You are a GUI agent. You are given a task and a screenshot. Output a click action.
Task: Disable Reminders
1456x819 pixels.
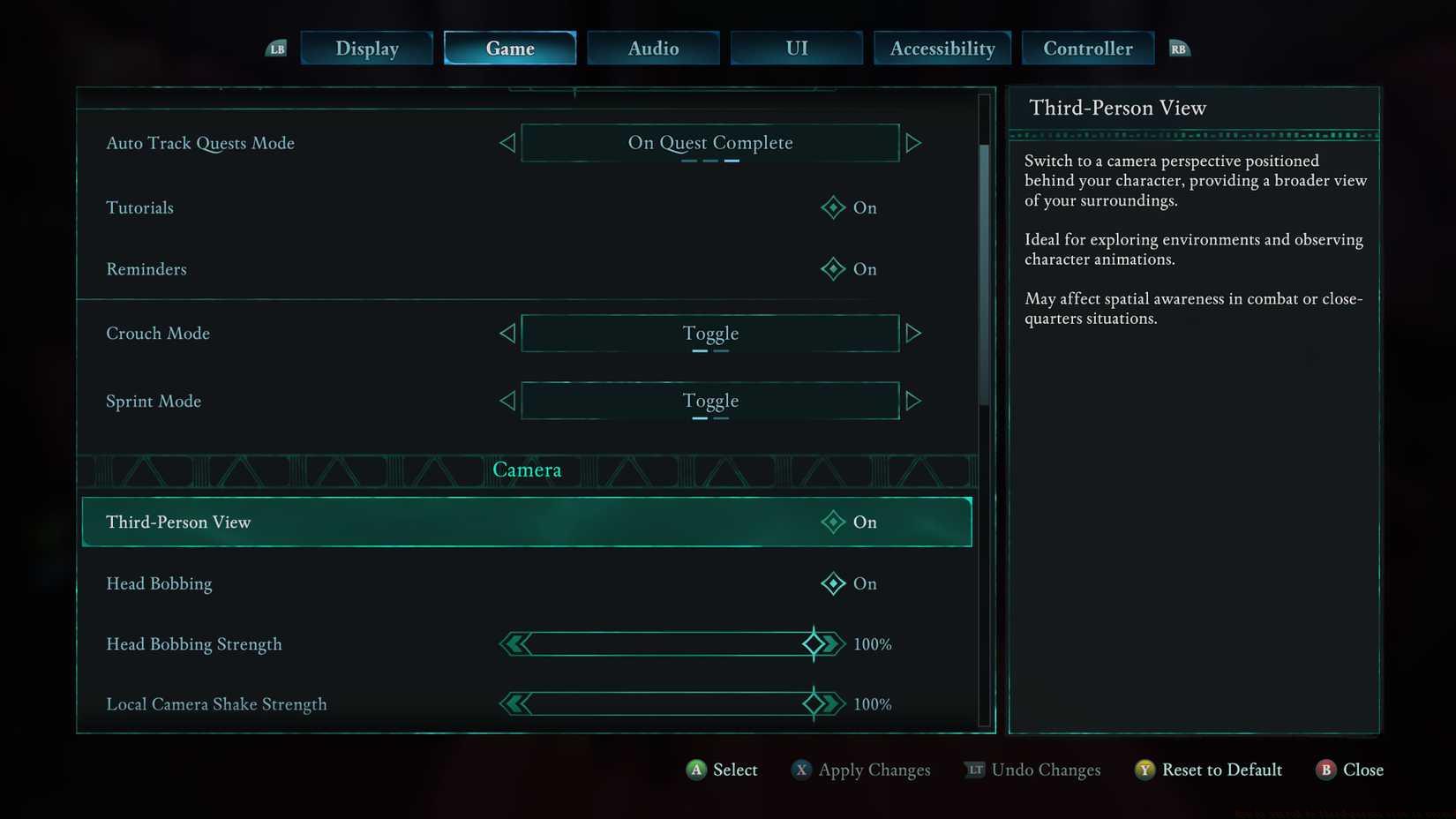[832, 269]
